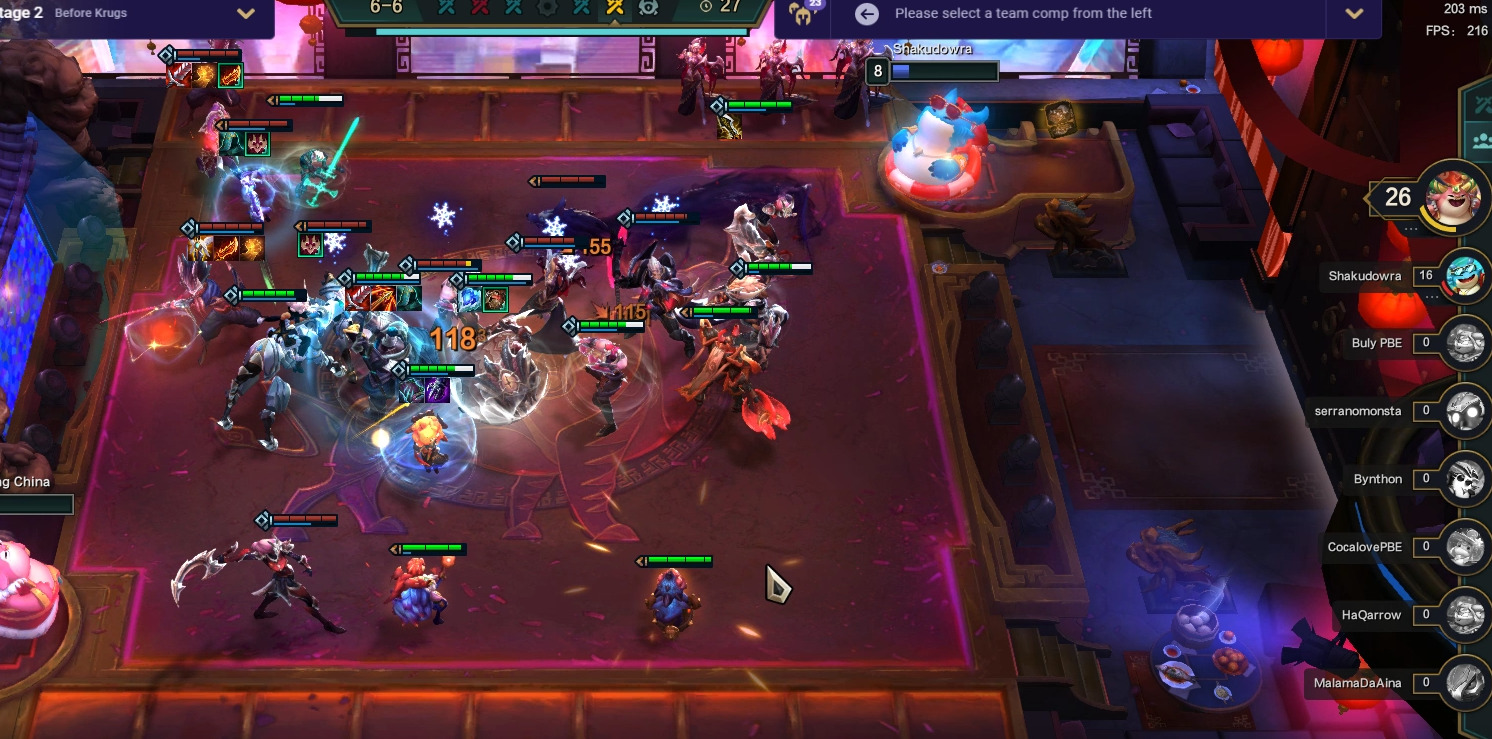Select your own portrait with 26 health
Viewport: 1492px width, 739px height.
click(1453, 197)
